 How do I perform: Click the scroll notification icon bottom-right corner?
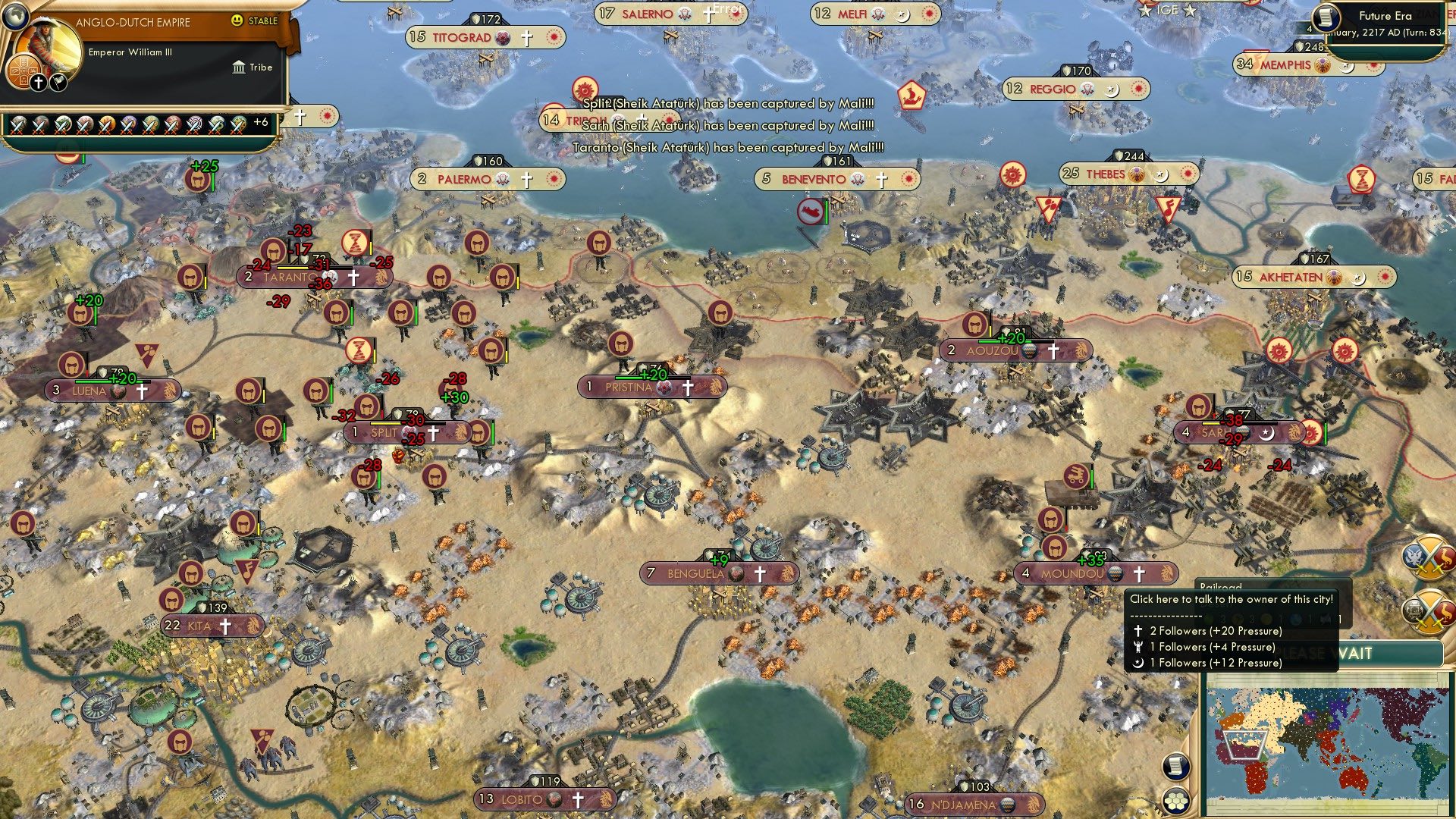pos(1175,767)
